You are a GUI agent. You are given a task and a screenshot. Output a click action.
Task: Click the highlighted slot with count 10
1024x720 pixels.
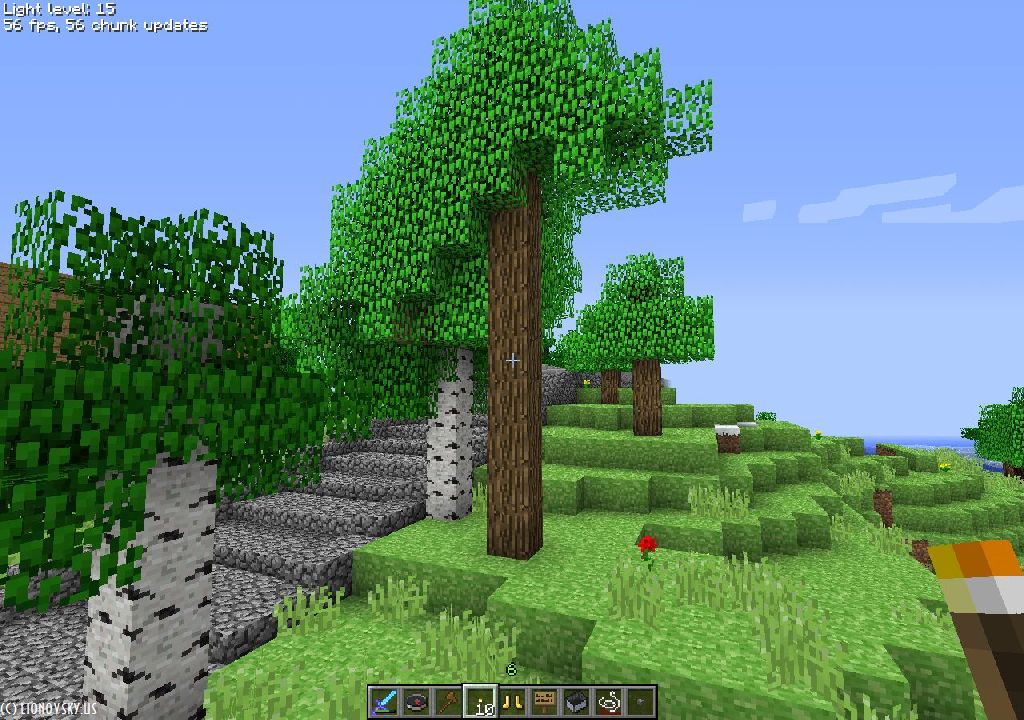[x=481, y=702]
